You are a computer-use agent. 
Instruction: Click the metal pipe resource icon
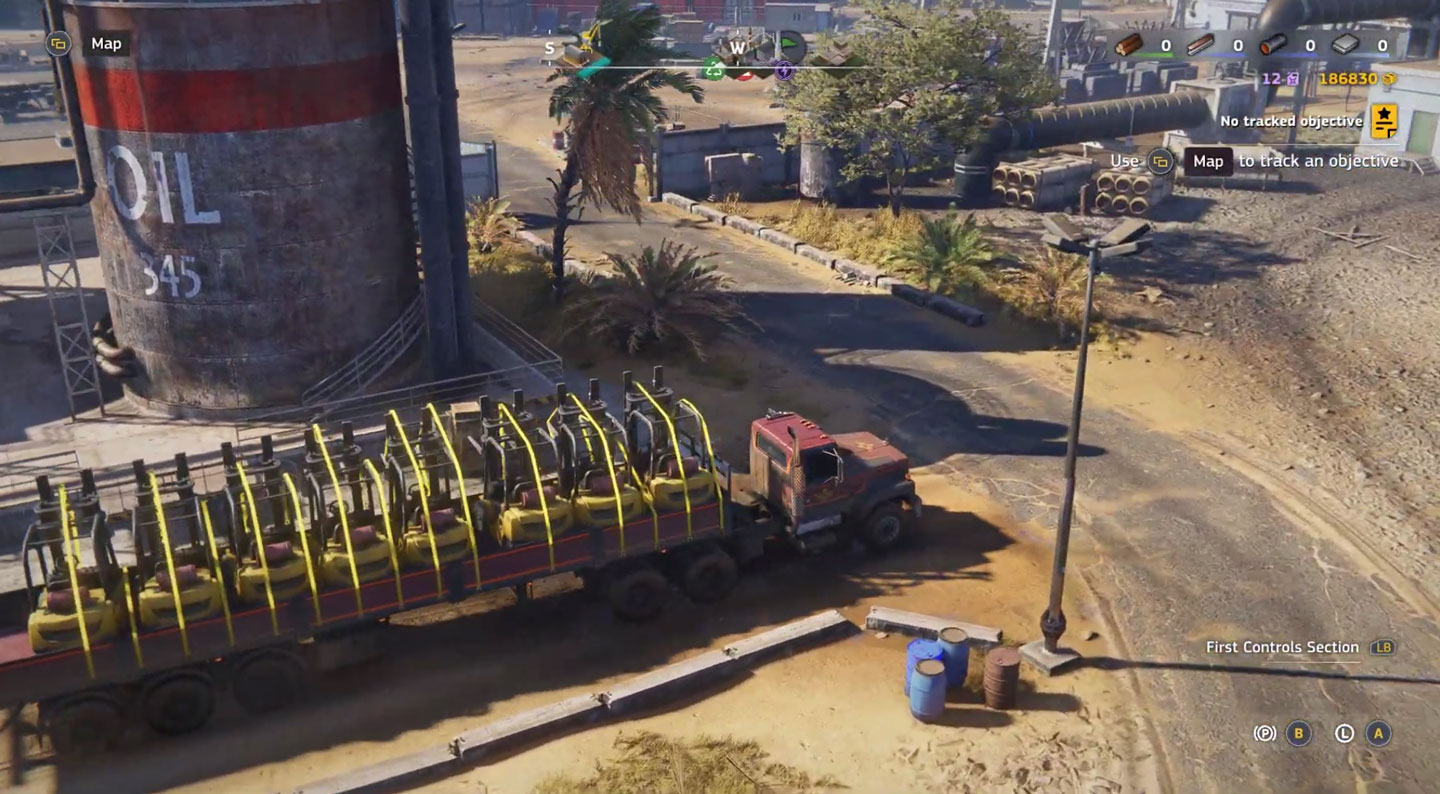pyautogui.click(x=1273, y=45)
